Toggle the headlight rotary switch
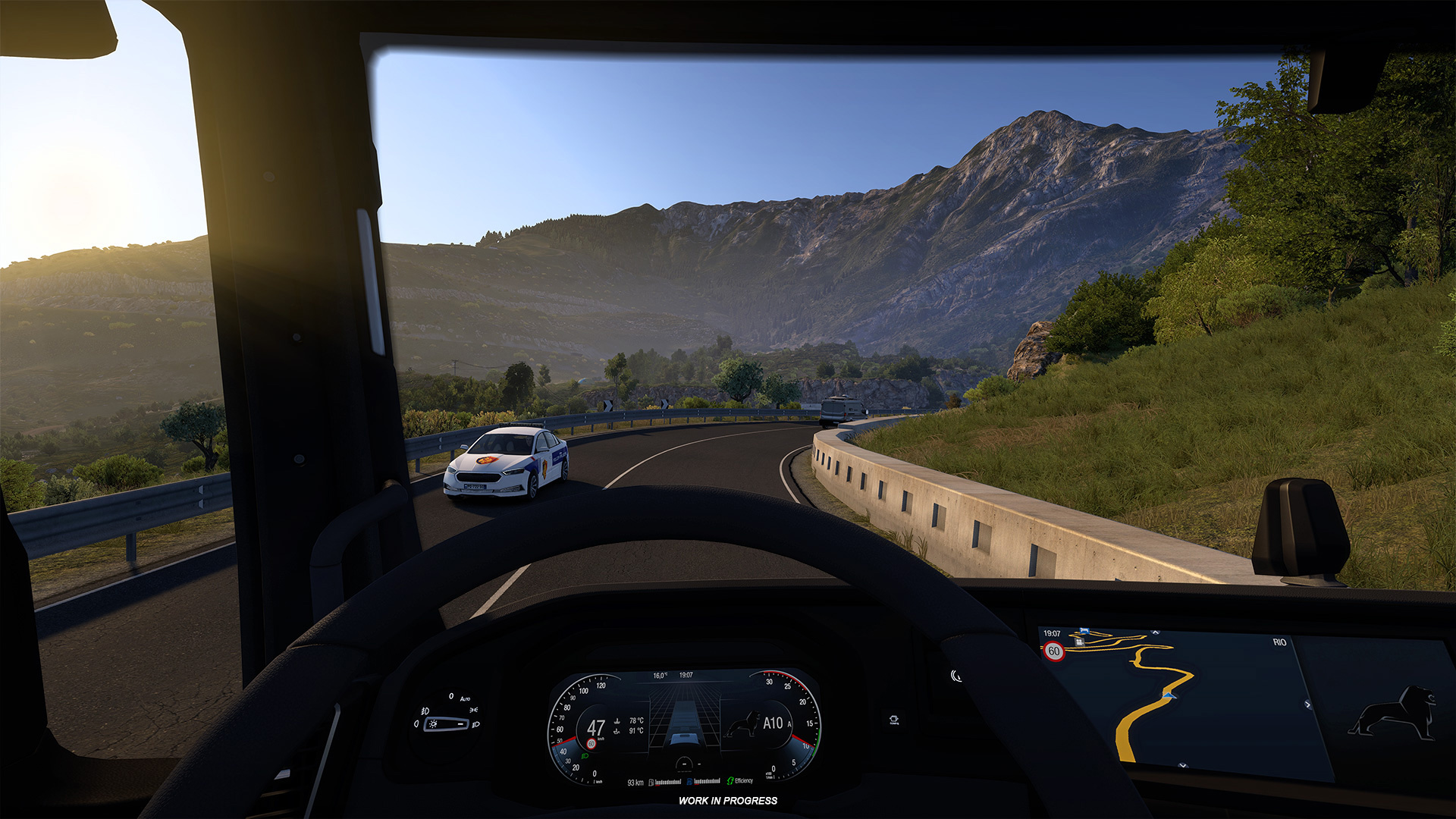Screen dimensions: 1456x819 [447, 723]
